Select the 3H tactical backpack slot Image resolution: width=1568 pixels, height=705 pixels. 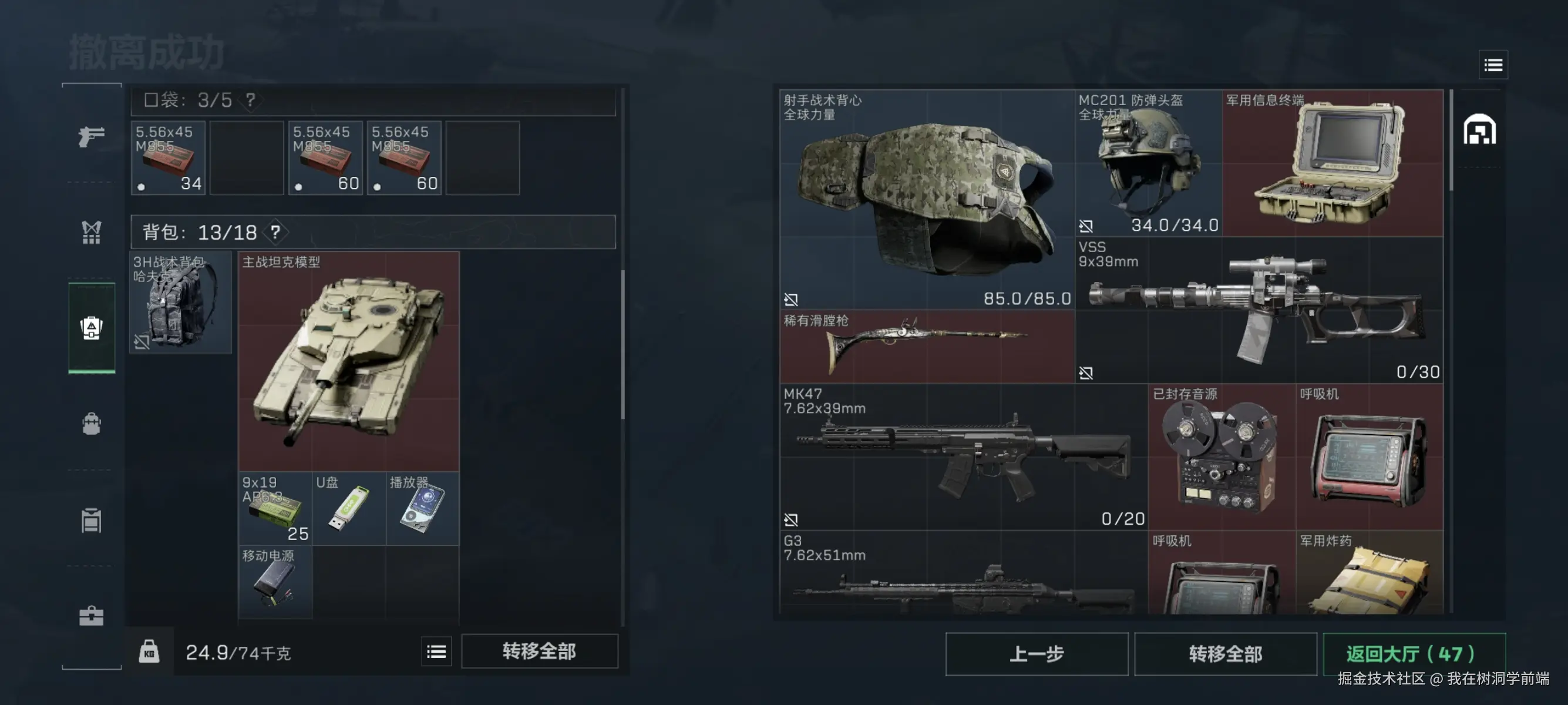click(180, 303)
